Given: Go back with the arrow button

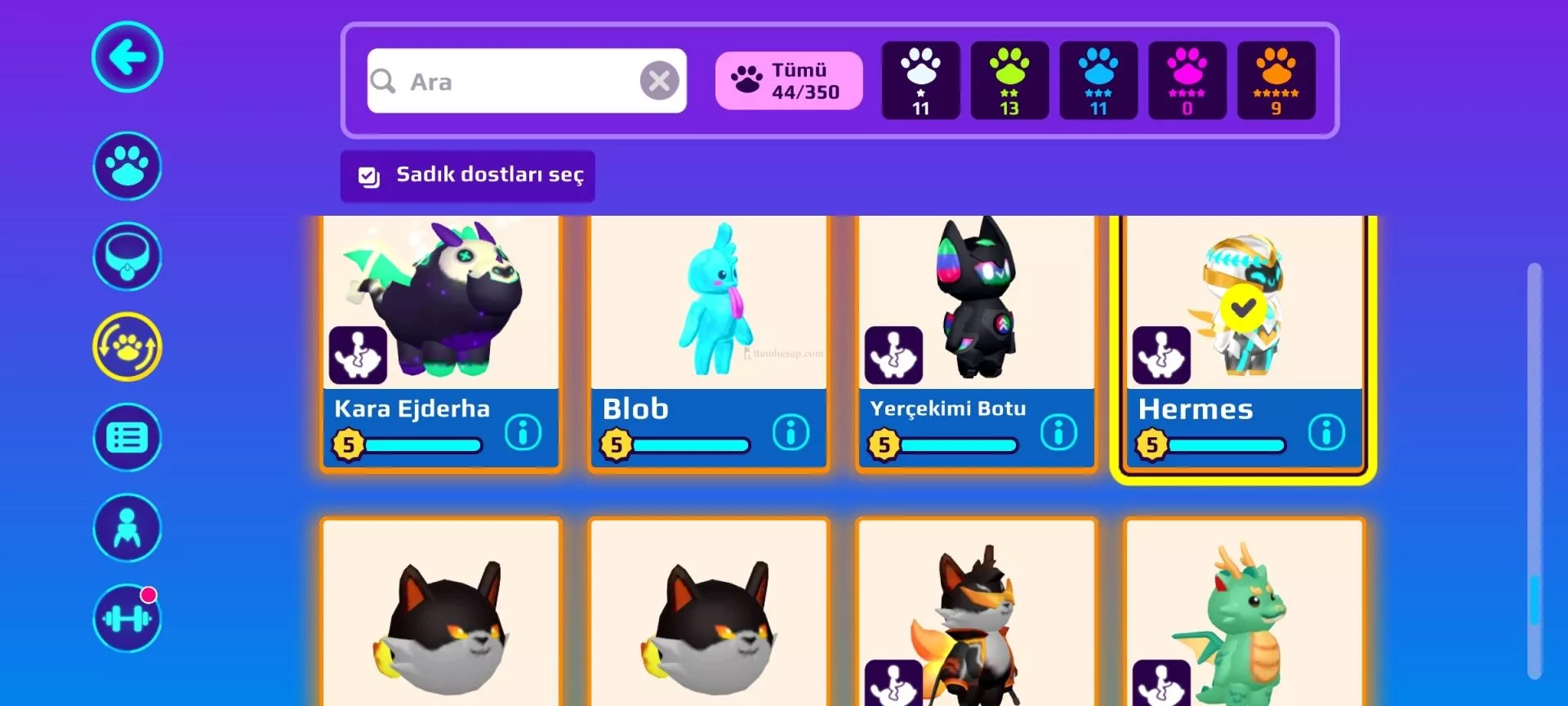Looking at the screenshot, I should 127,57.
